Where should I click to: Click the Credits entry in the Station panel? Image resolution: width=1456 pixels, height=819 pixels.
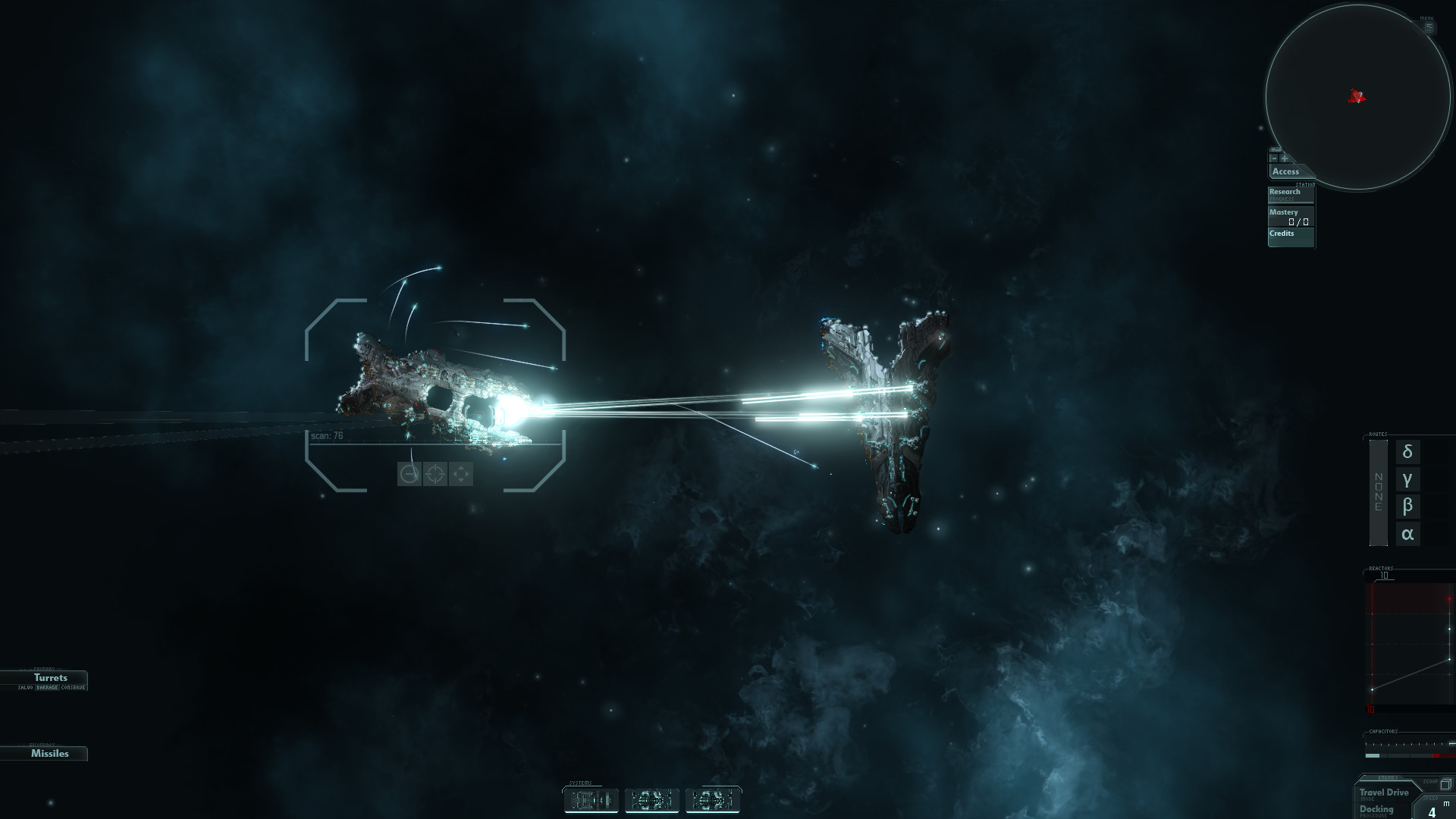(1282, 233)
